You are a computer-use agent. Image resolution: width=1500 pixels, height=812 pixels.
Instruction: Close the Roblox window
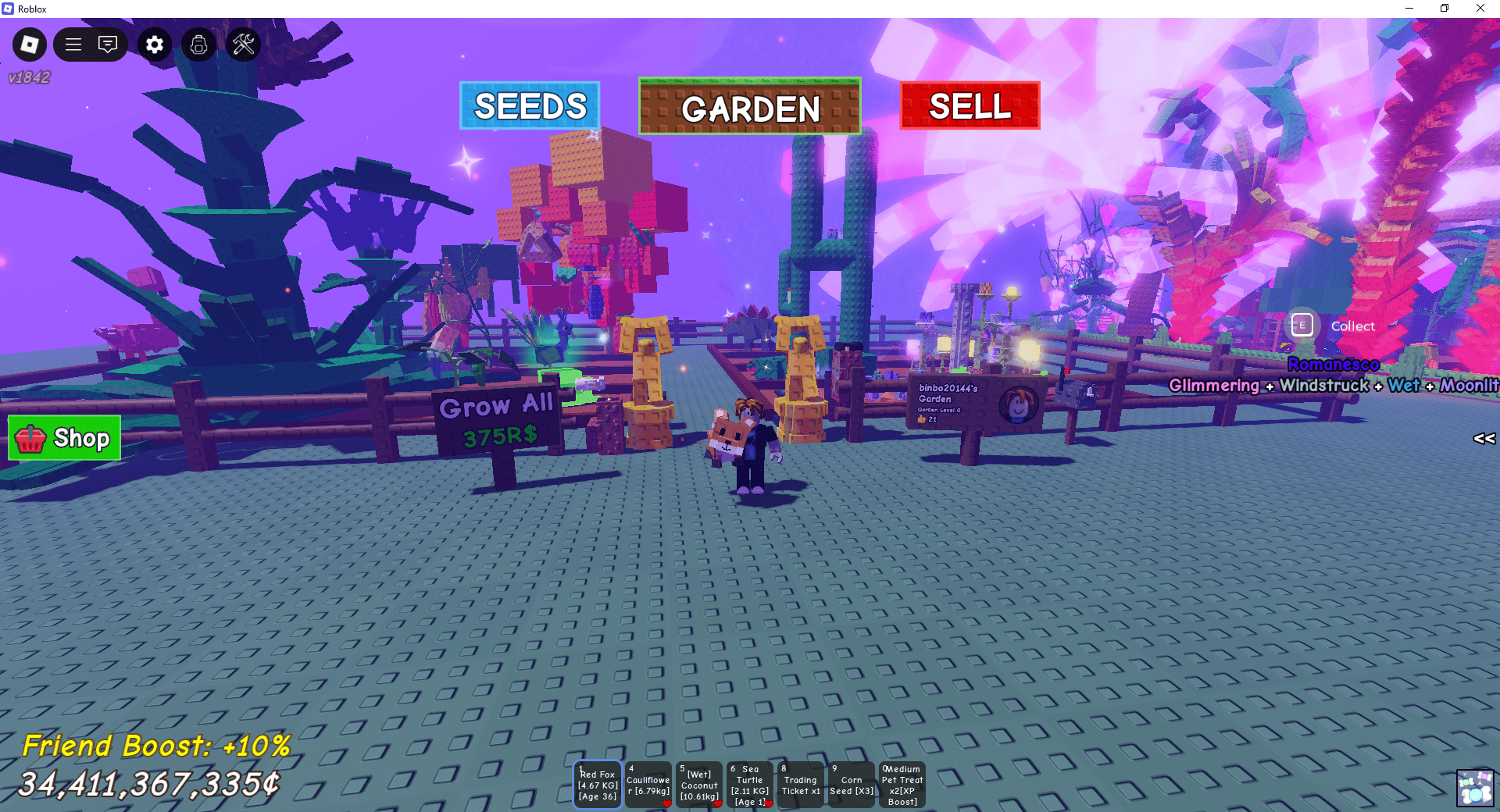pyautogui.click(x=1480, y=9)
